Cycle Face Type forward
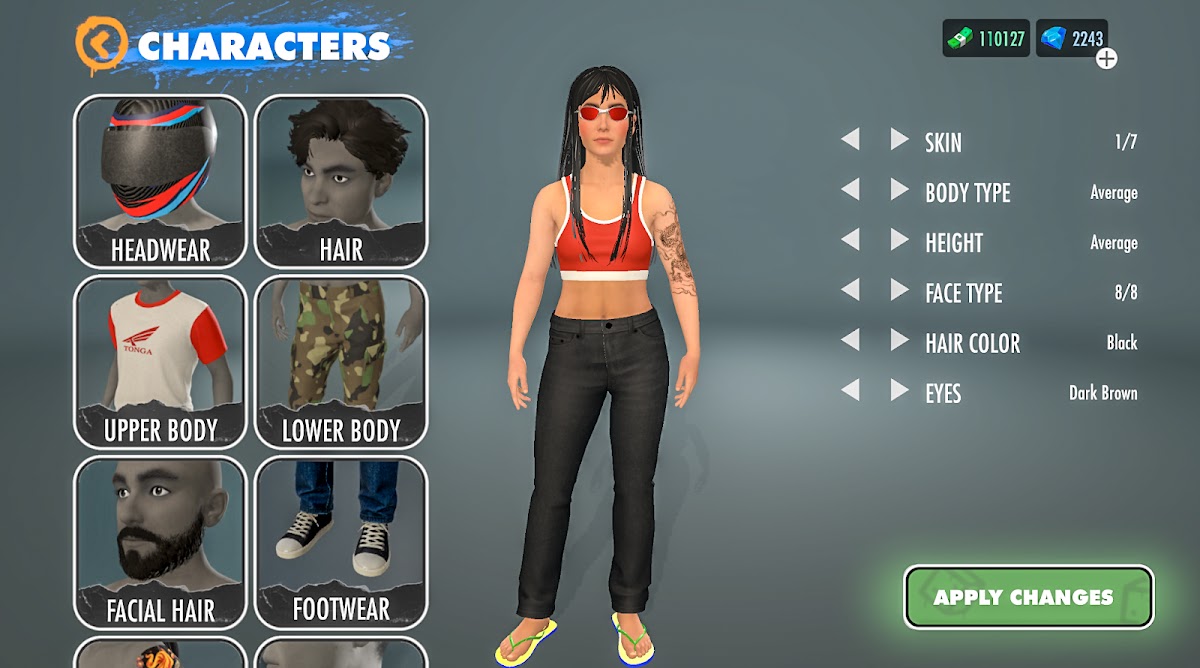The image size is (1200, 668). pyautogui.click(x=899, y=290)
